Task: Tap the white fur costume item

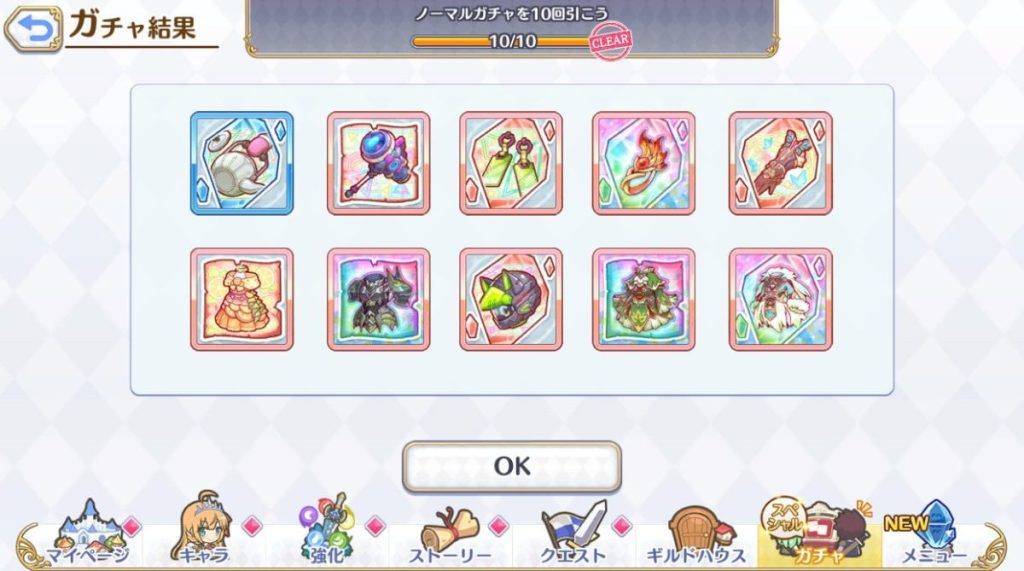Action: [x=780, y=299]
